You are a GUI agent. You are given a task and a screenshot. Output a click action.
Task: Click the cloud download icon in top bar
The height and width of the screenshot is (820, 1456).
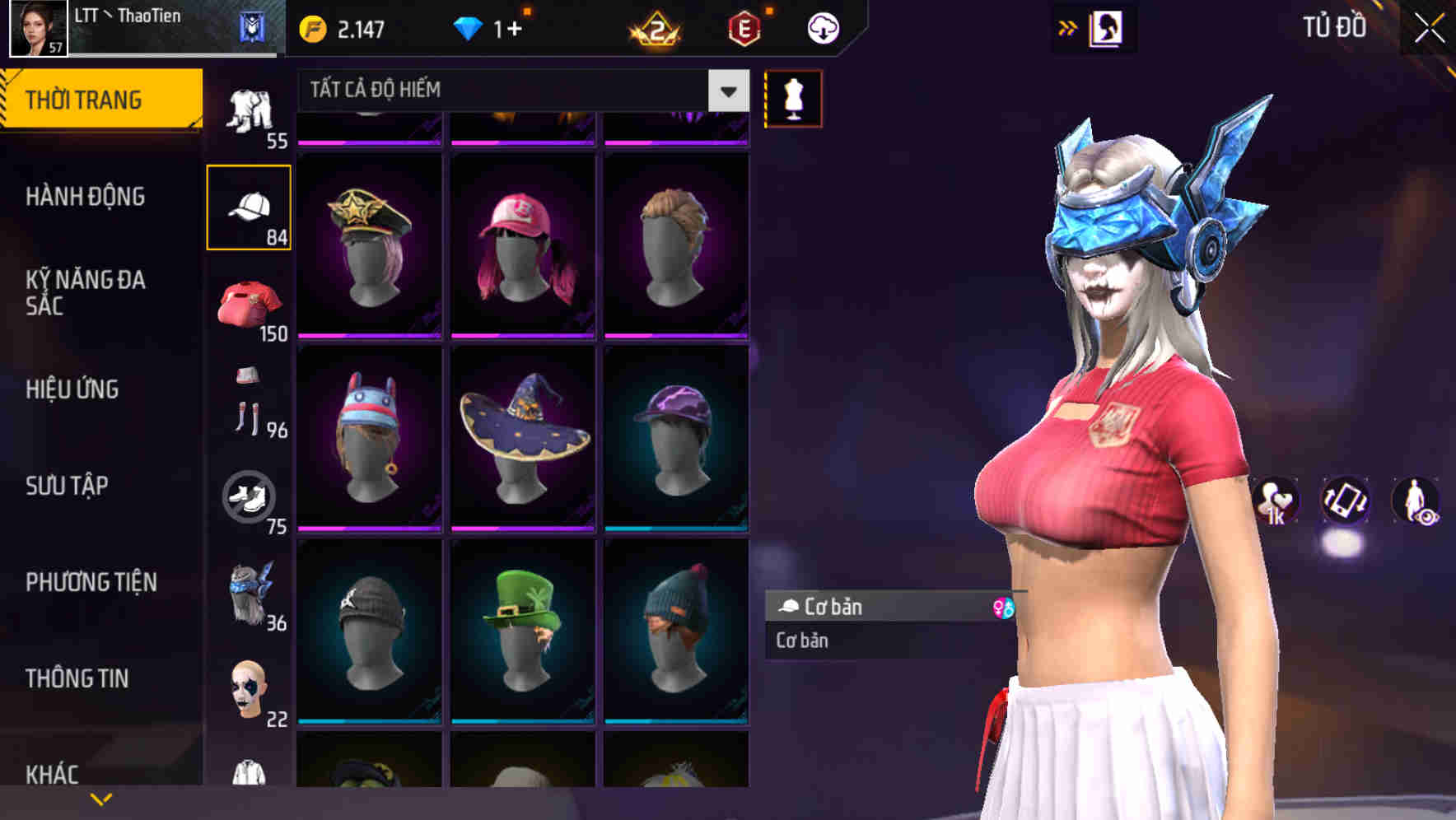pyautogui.click(x=822, y=27)
